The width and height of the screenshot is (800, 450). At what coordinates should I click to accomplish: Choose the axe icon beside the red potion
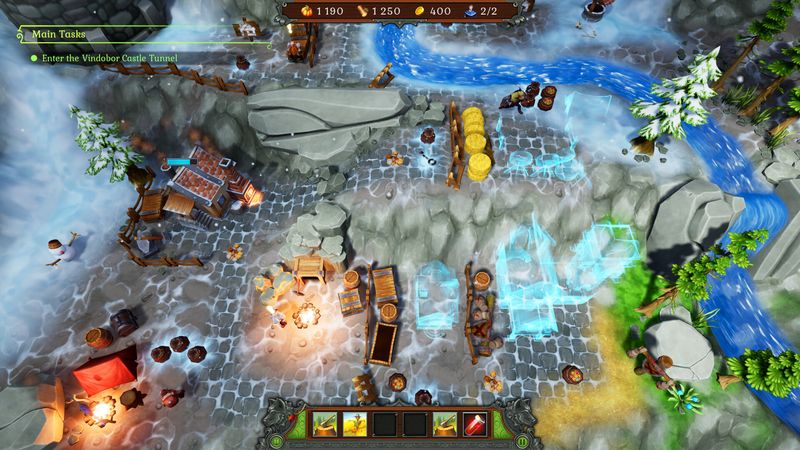pyautogui.click(x=446, y=425)
